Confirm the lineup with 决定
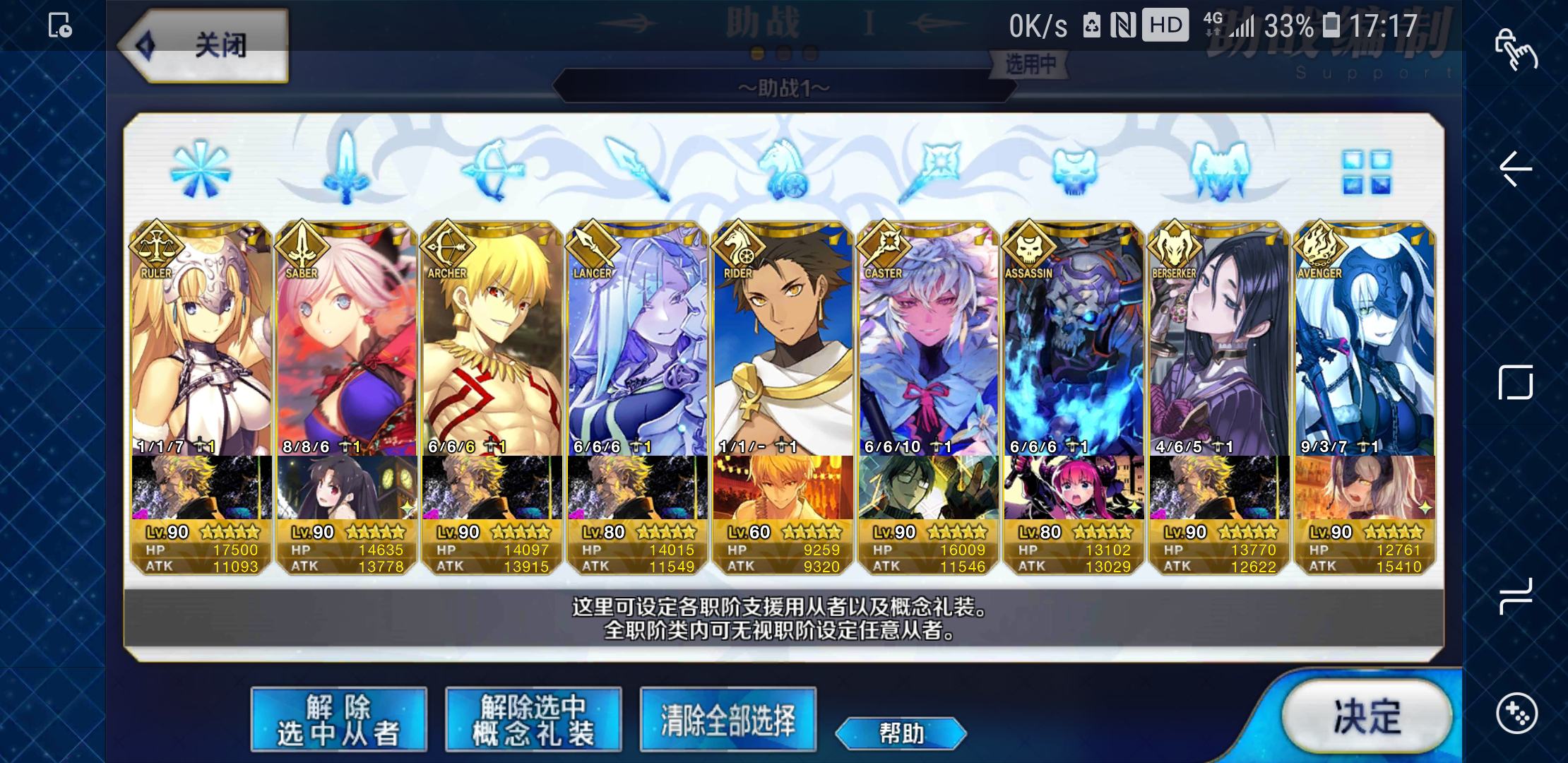 click(x=1366, y=716)
